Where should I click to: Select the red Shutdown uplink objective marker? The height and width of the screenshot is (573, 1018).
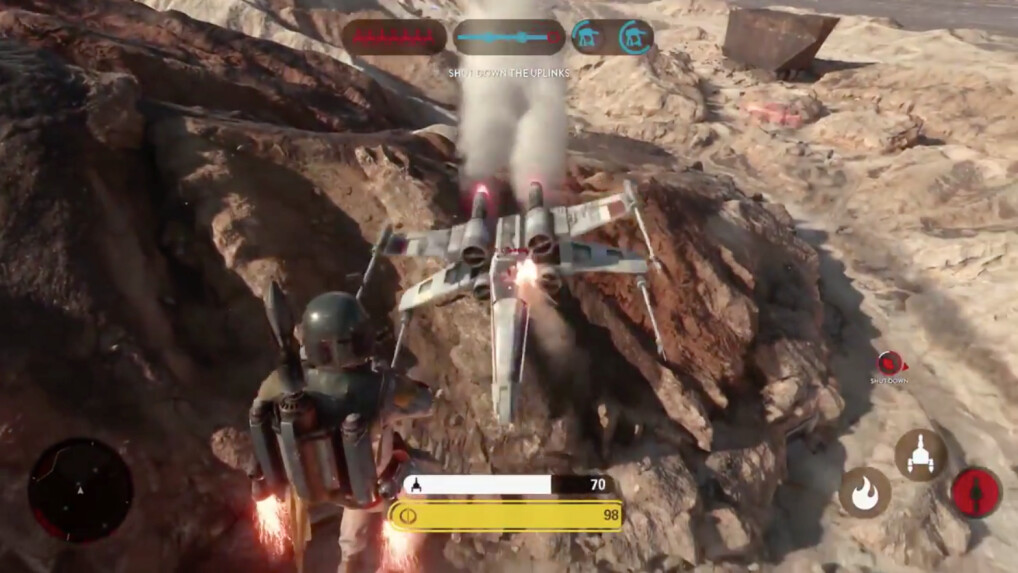click(887, 363)
